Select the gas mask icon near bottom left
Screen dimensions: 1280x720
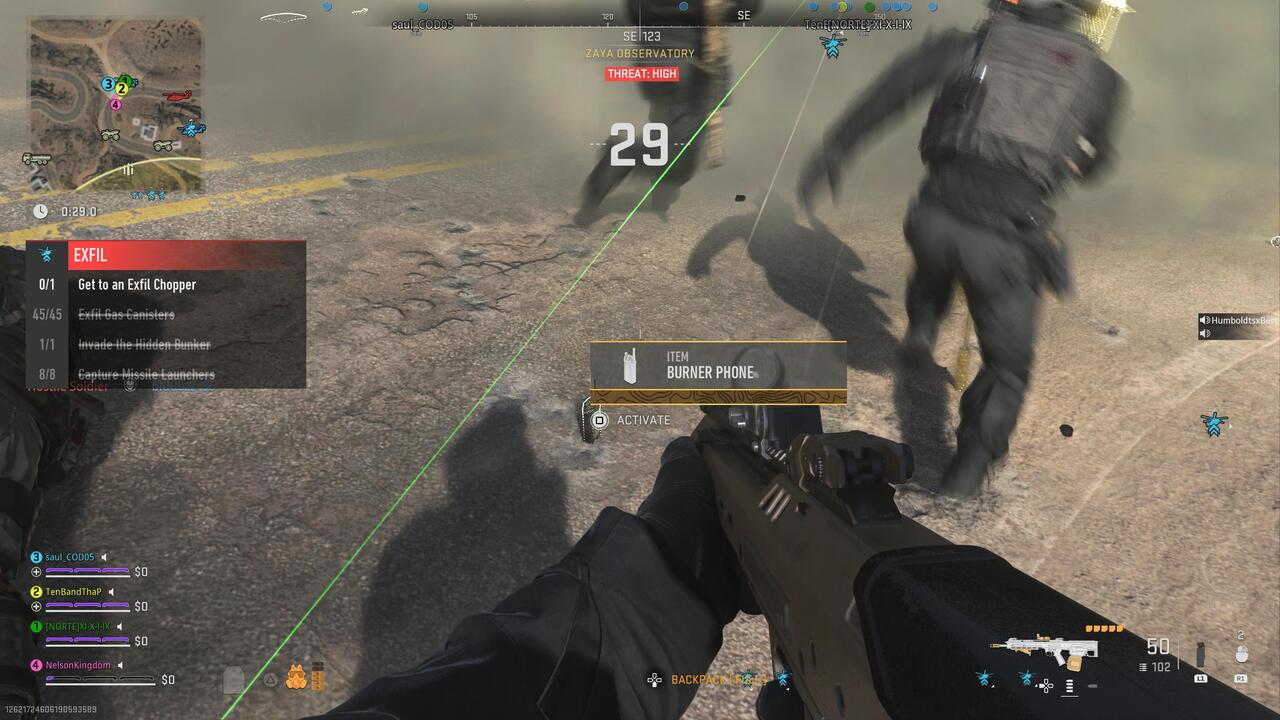(x=296, y=676)
